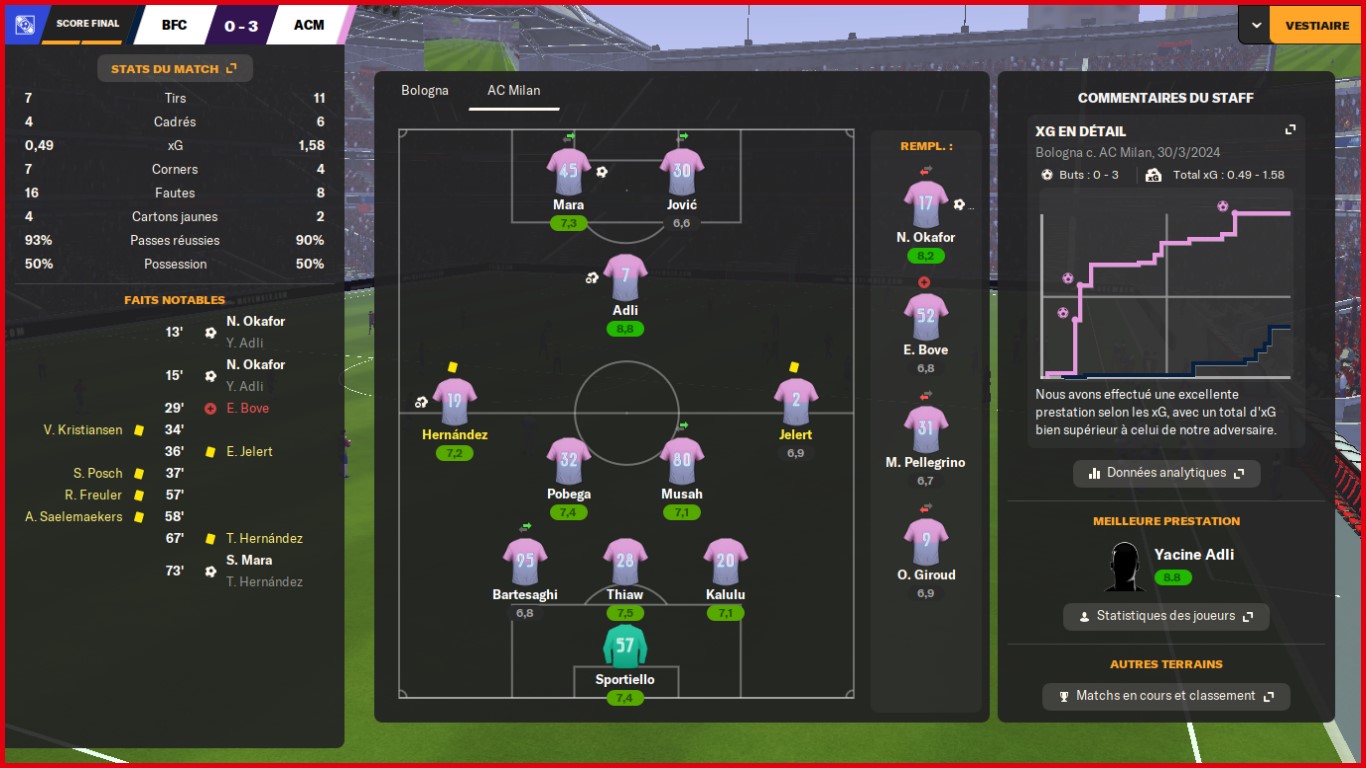
Task: Click Hernández's number 19 shirt
Action: (x=454, y=401)
